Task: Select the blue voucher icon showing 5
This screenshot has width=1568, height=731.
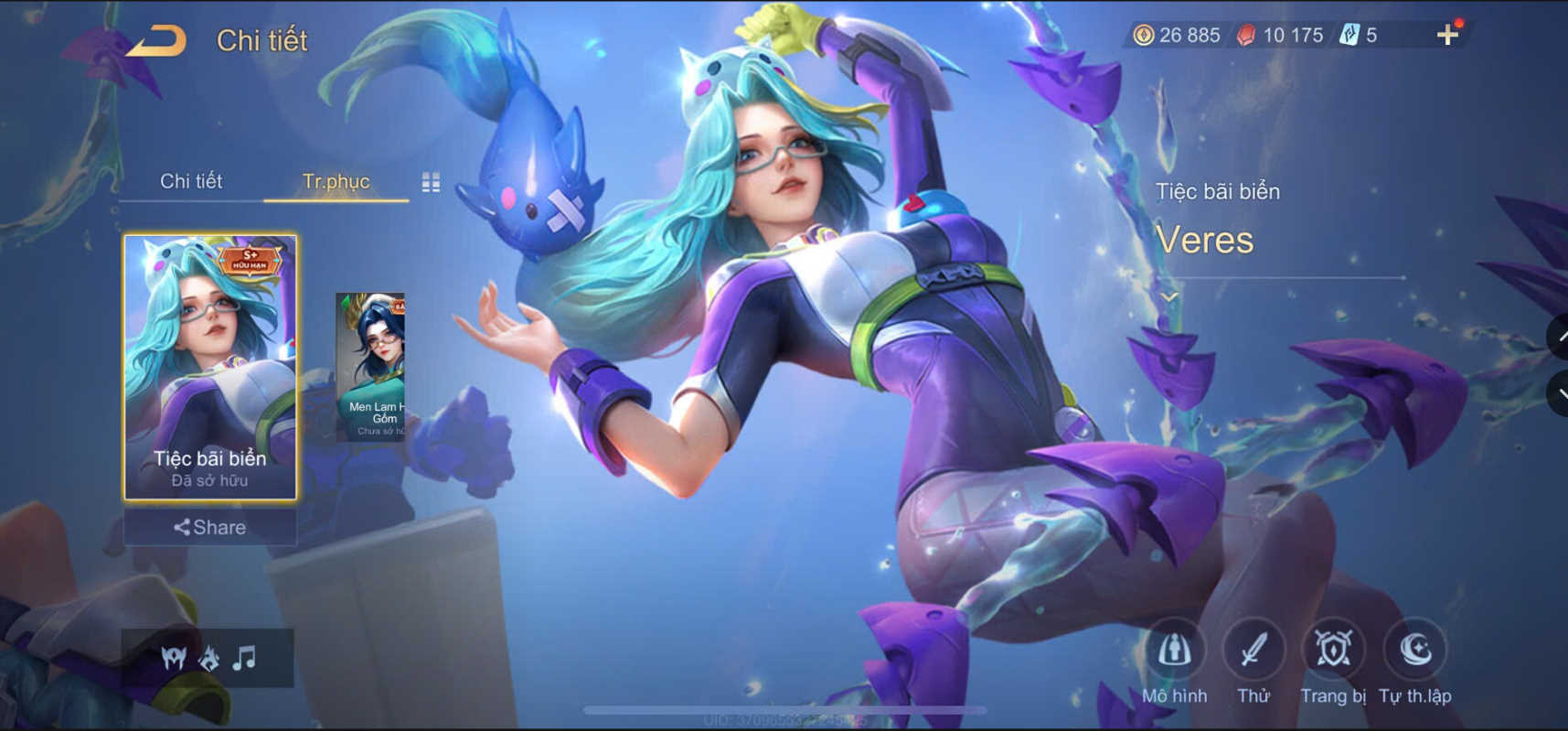Action: (x=1350, y=34)
